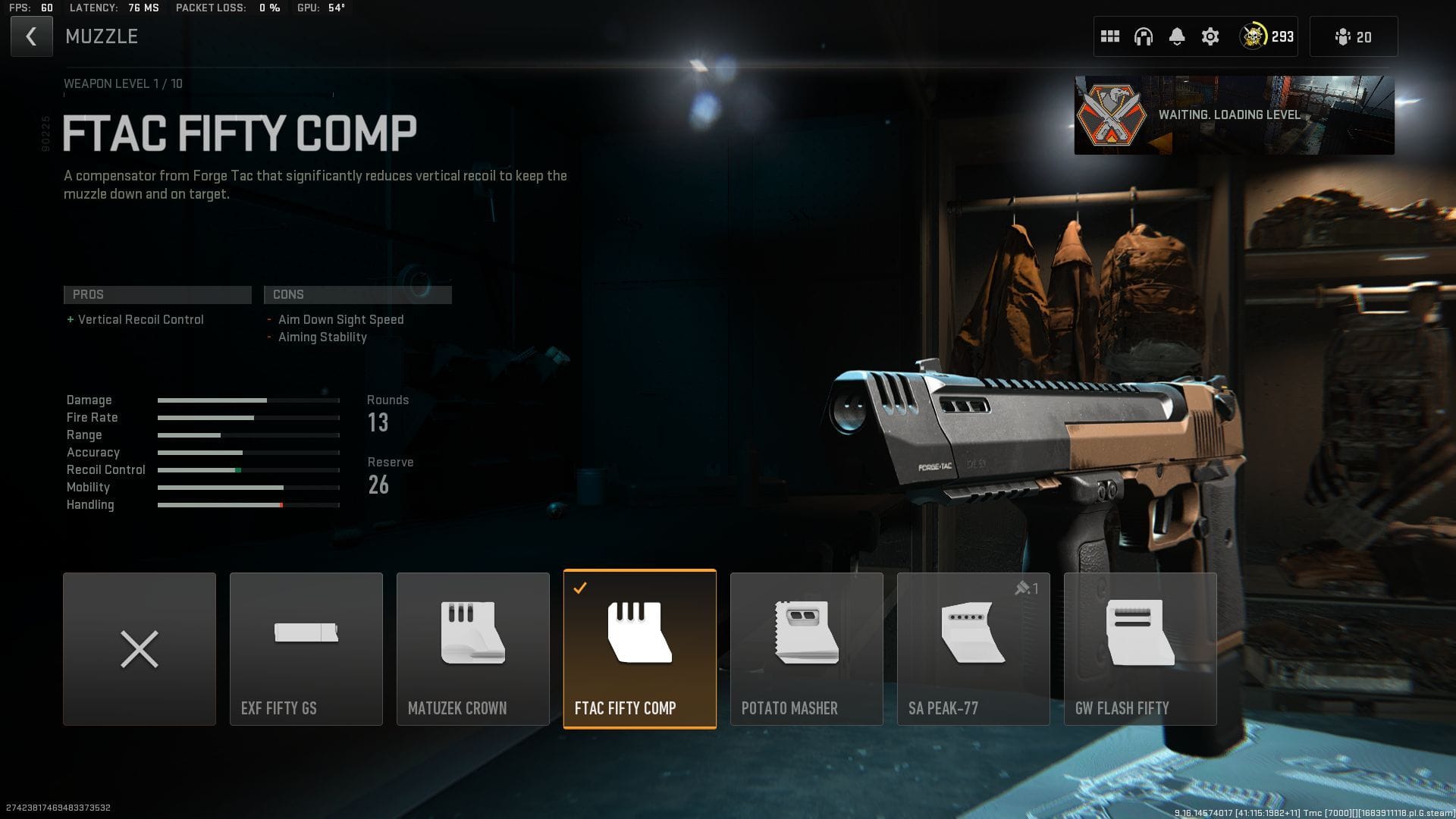The height and width of the screenshot is (819, 1456).
Task: Click the back arrow to exit Muzzle screen
Action: coord(31,36)
